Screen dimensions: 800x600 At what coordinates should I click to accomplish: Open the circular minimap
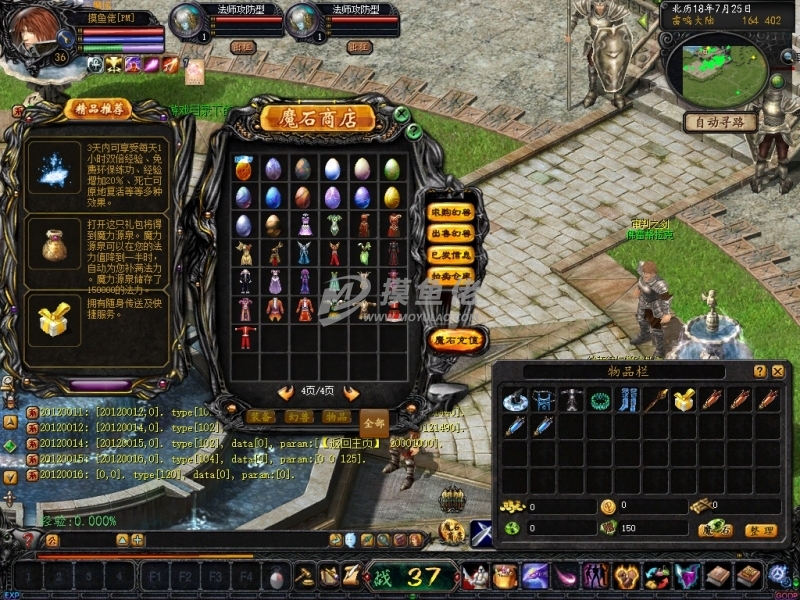pos(716,68)
